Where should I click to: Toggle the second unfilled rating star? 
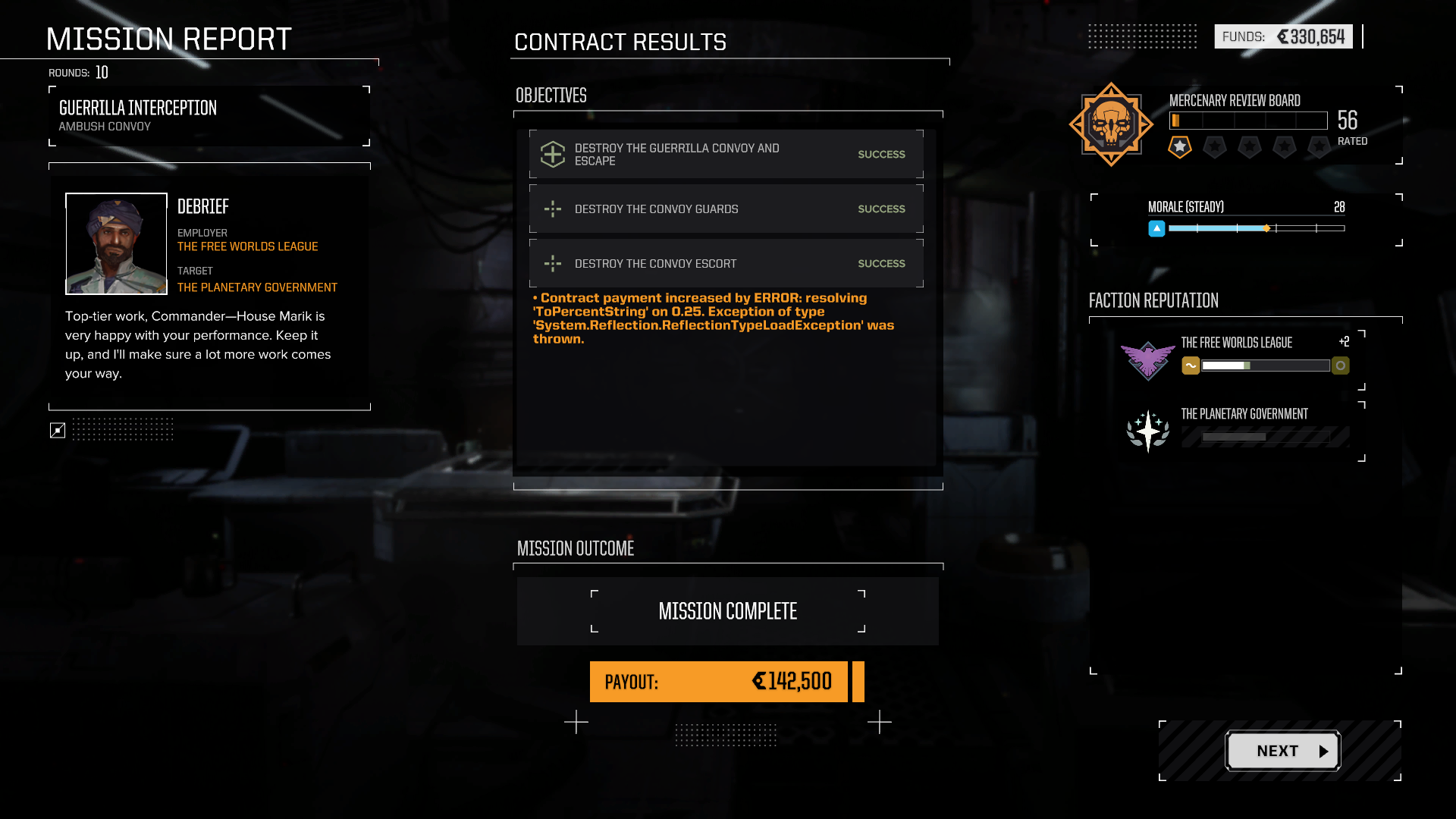click(1214, 147)
